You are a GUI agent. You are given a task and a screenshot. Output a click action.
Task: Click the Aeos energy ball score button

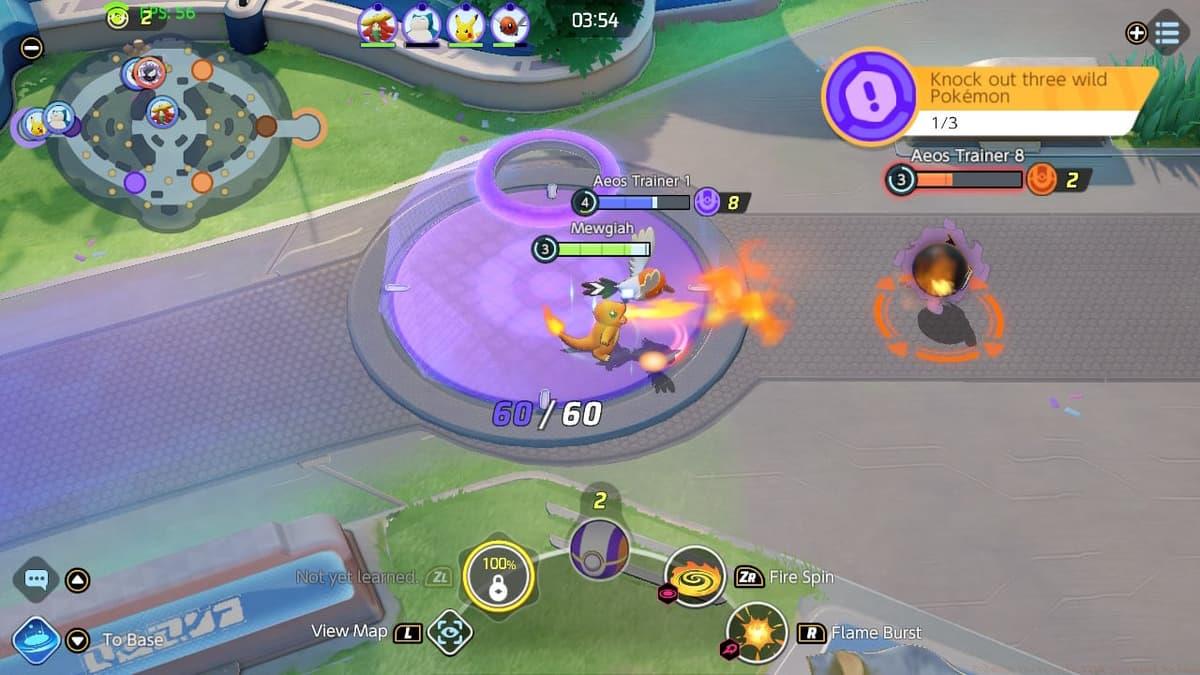(599, 550)
